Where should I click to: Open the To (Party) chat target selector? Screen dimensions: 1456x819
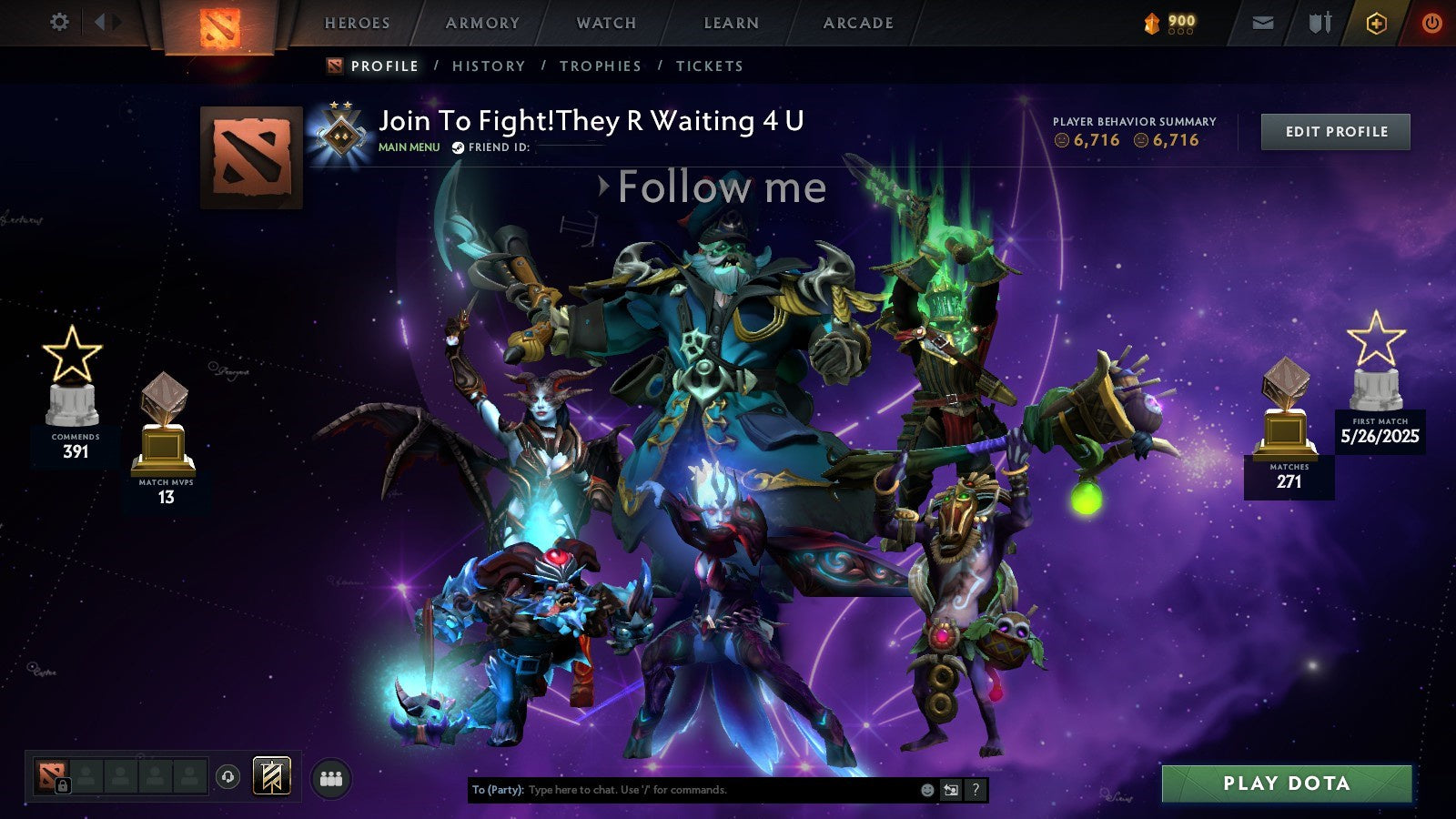pos(498,790)
